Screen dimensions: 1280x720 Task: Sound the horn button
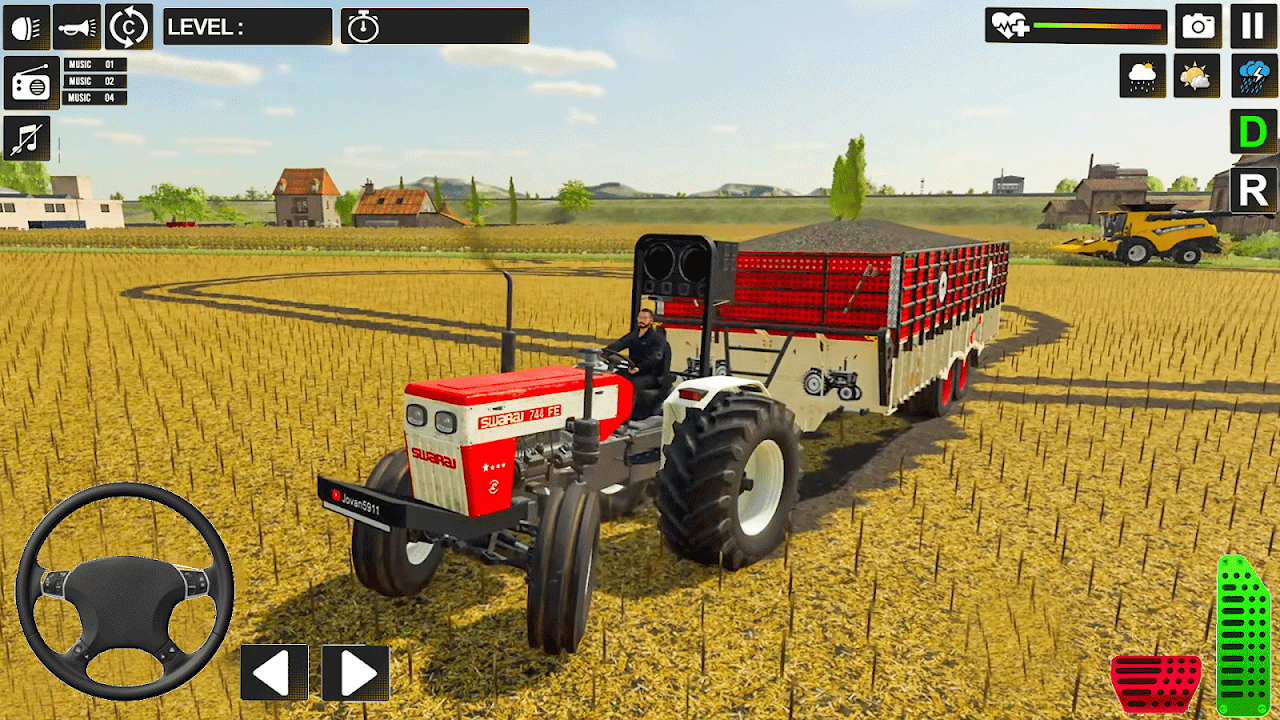(x=77, y=27)
